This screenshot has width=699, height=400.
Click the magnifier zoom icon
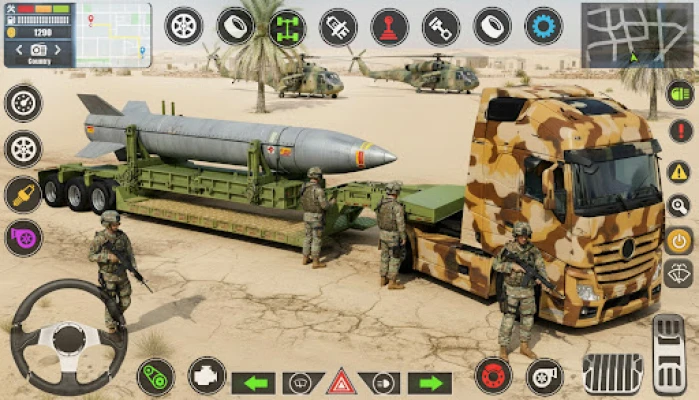click(x=679, y=205)
